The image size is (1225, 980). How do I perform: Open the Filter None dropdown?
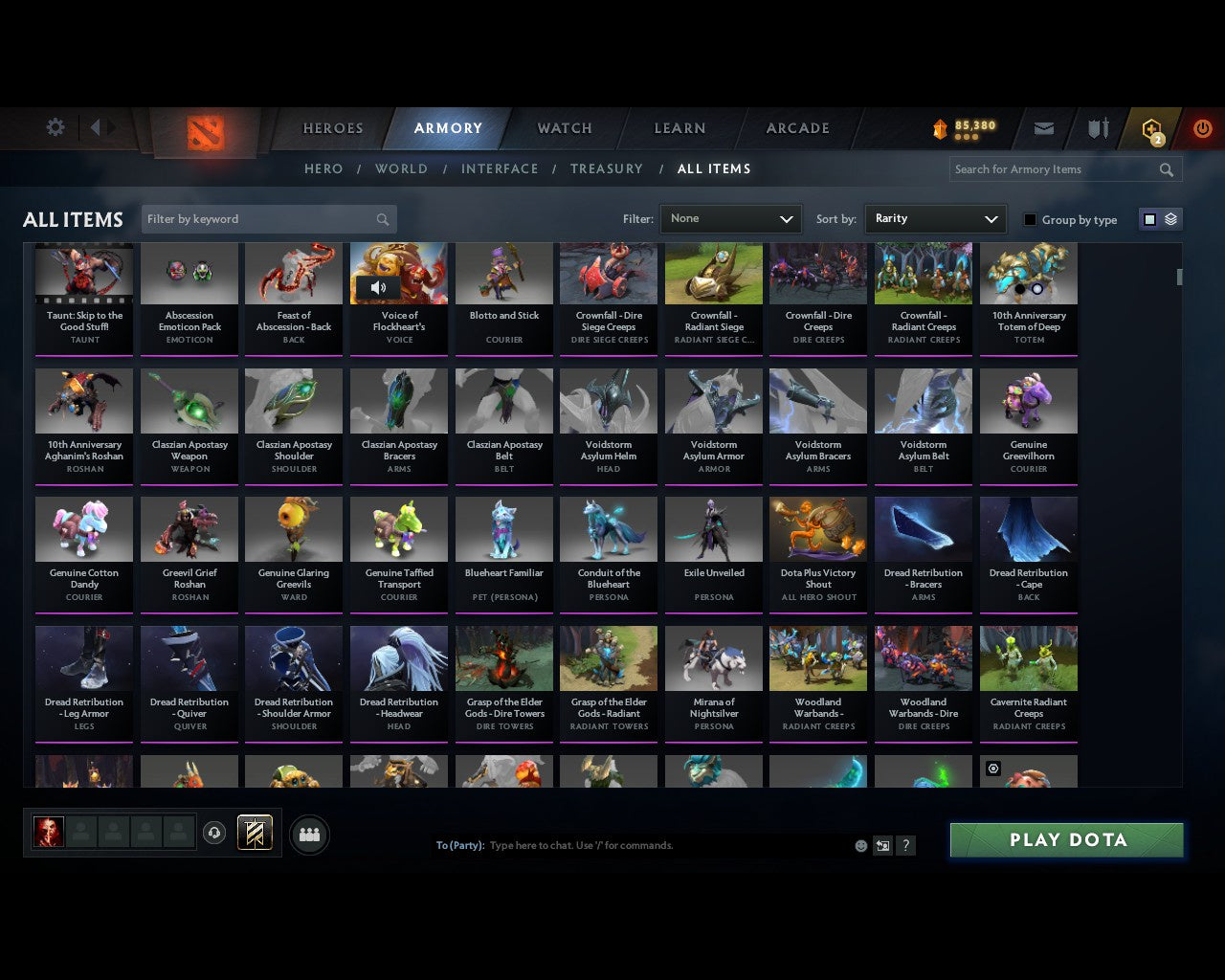730,218
